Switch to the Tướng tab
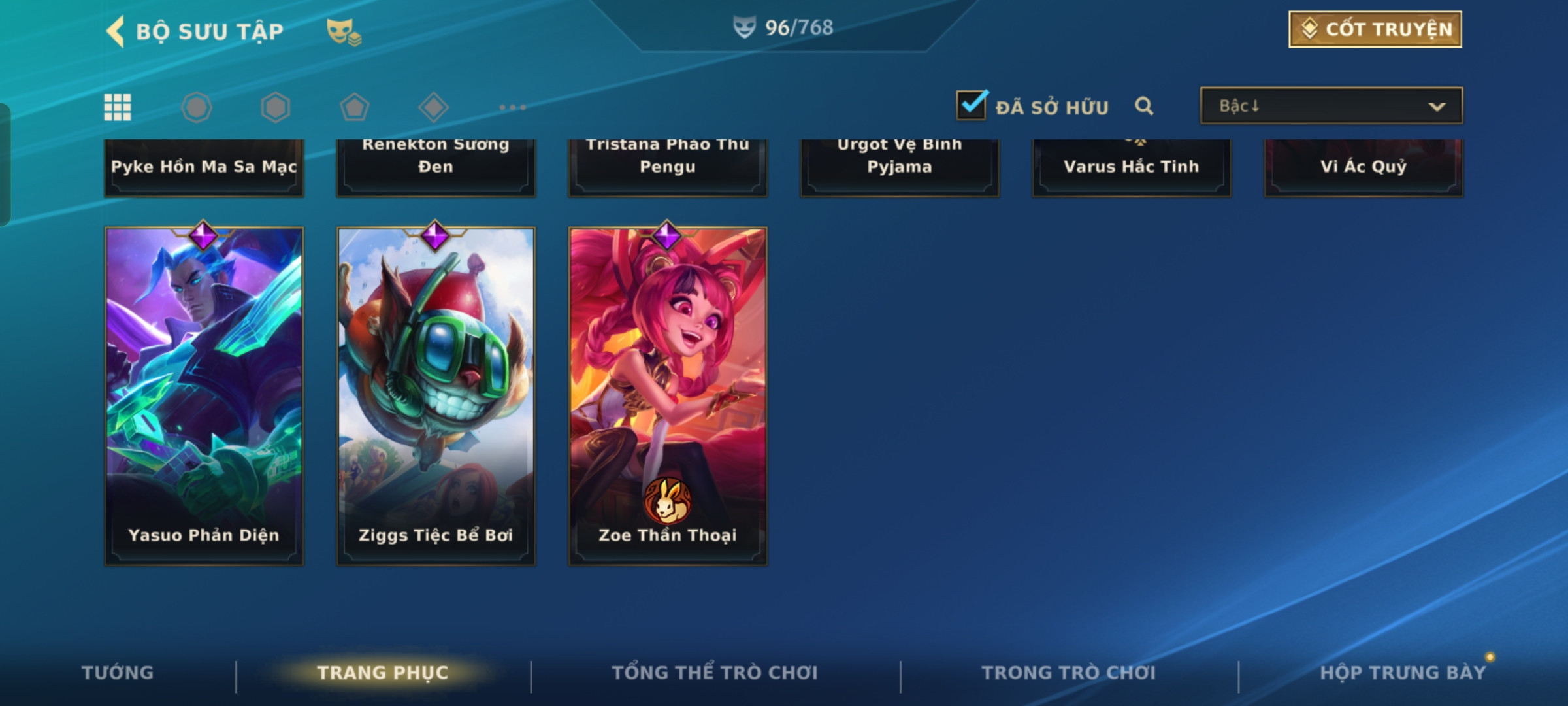The height and width of the screenshot is (706, 1568). (118, 673)
